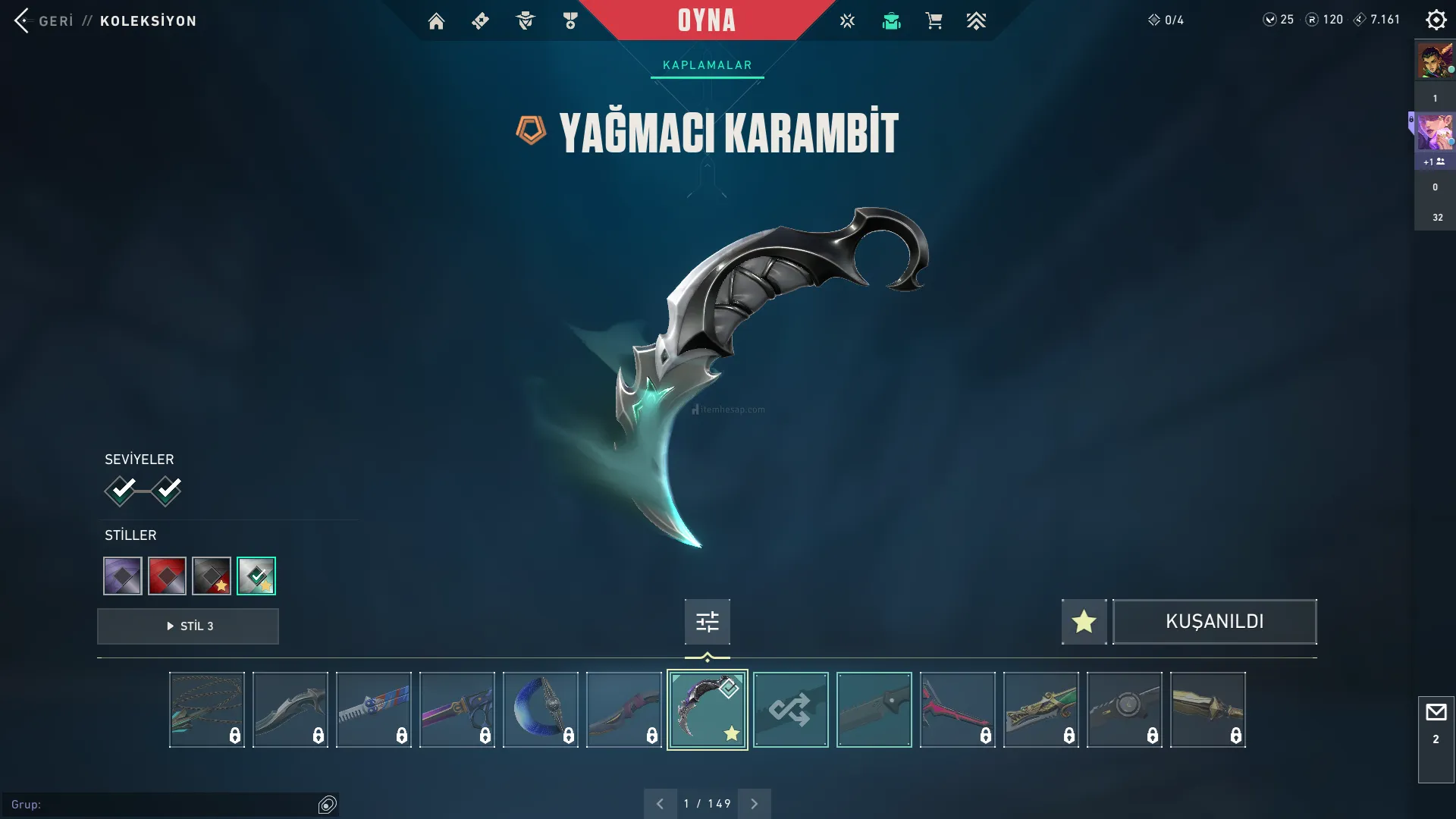Choose the red style variant swatch
This screenshot has width=1456, height=819.
pos(167,576)
